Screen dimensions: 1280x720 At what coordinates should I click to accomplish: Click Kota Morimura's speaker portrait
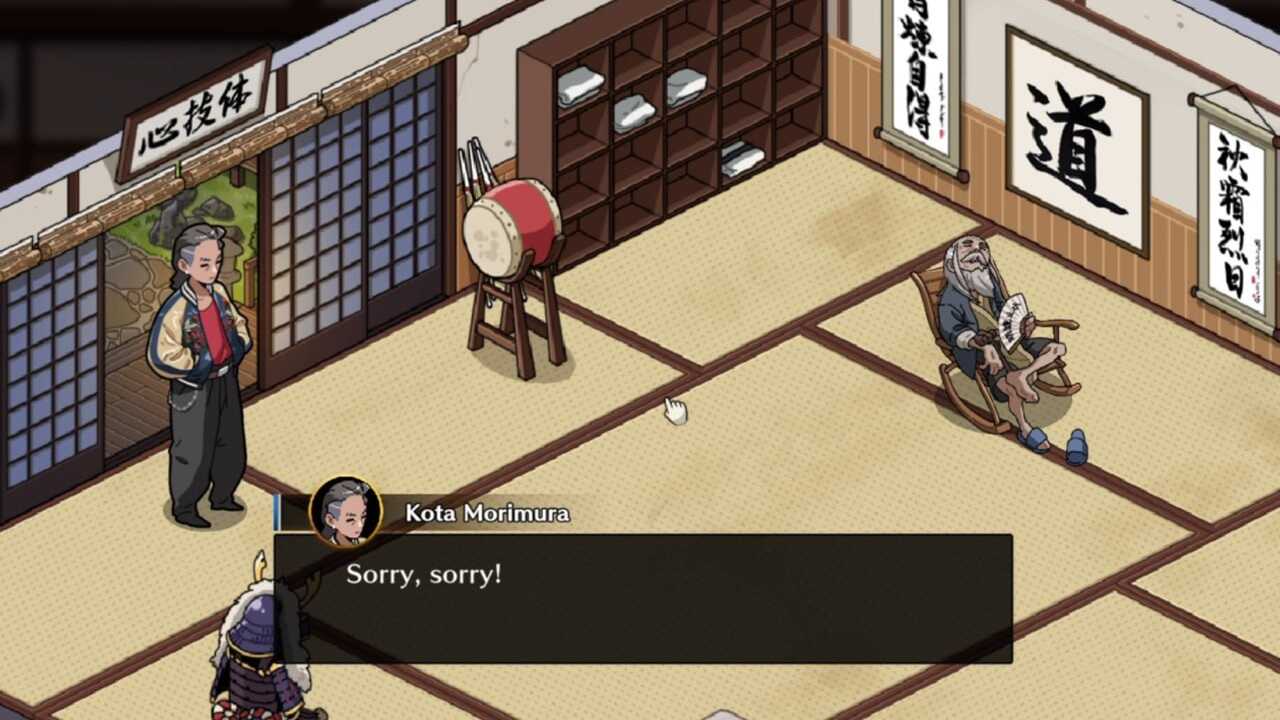click(346, 511)
